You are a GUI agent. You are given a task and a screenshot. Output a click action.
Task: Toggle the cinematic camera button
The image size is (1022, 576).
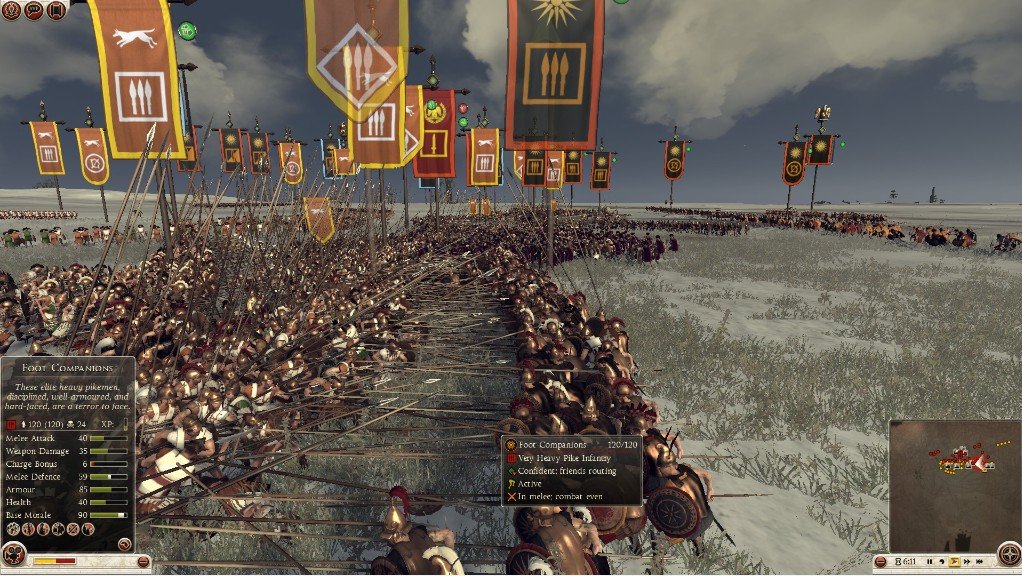point(14,553)
